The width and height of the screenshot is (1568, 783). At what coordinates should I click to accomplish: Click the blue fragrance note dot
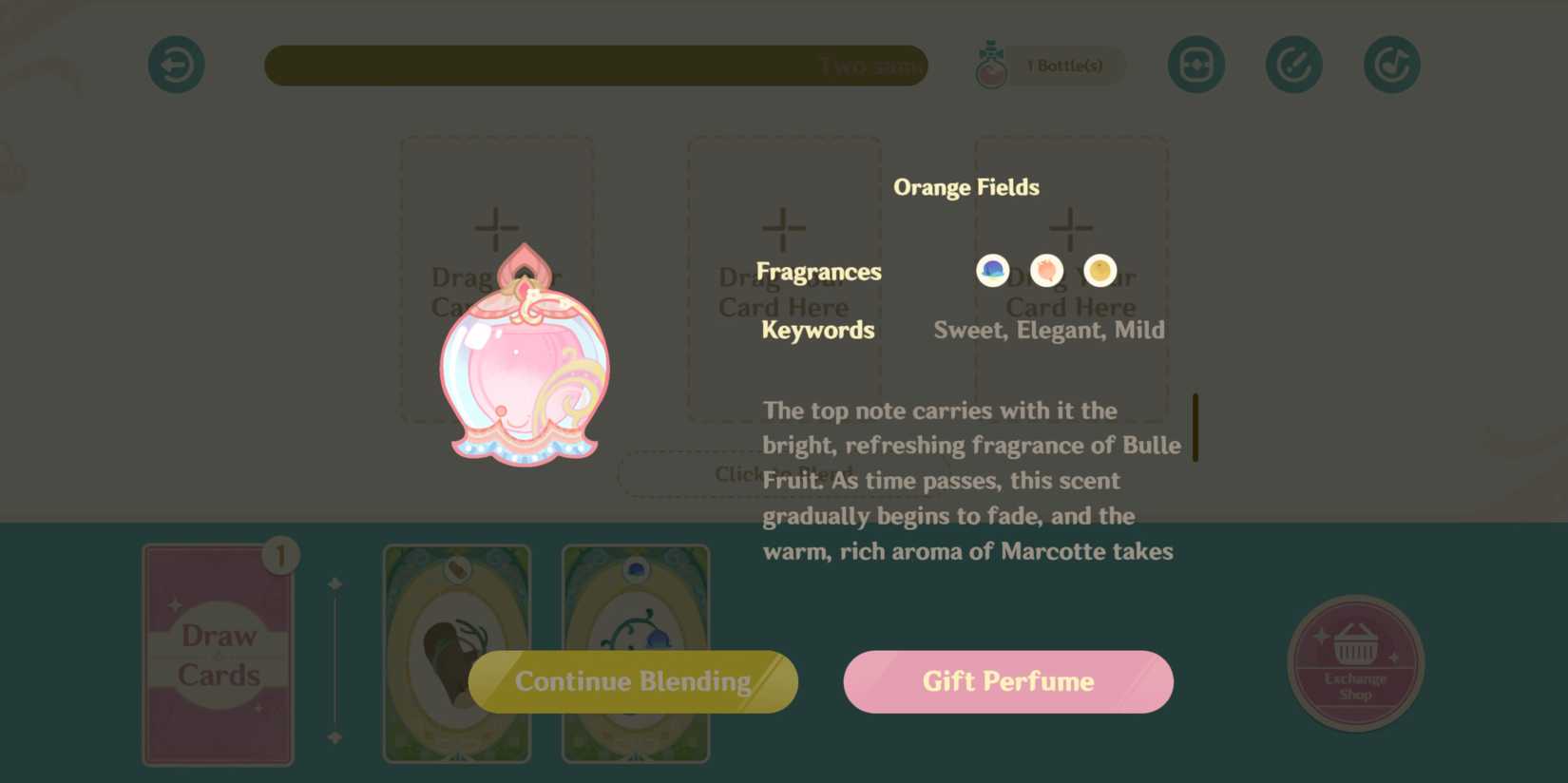(x=991, y=269)
